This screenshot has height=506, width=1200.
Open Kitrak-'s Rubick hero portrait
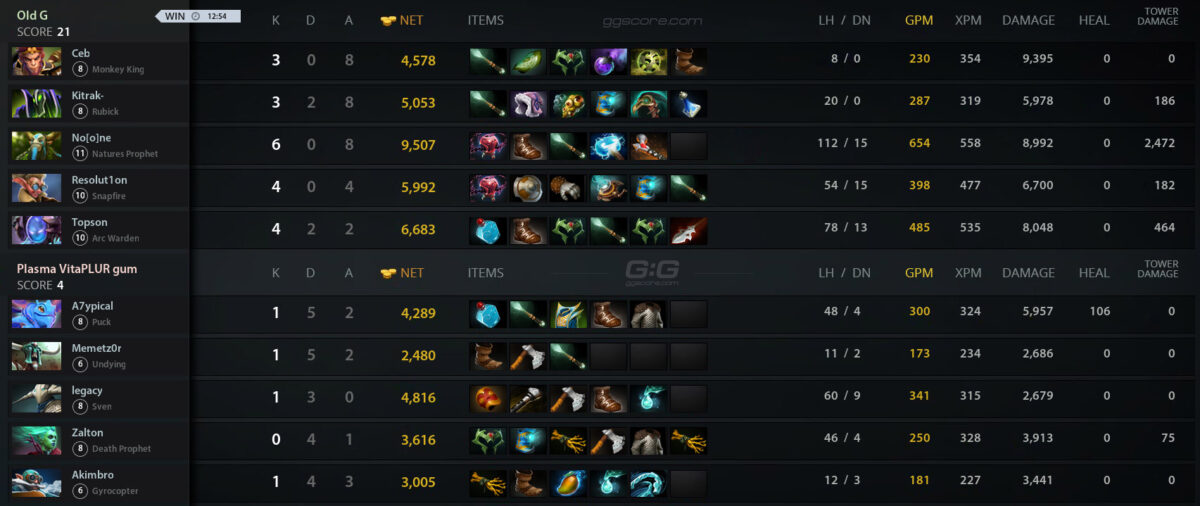click(x=36, y=103)
